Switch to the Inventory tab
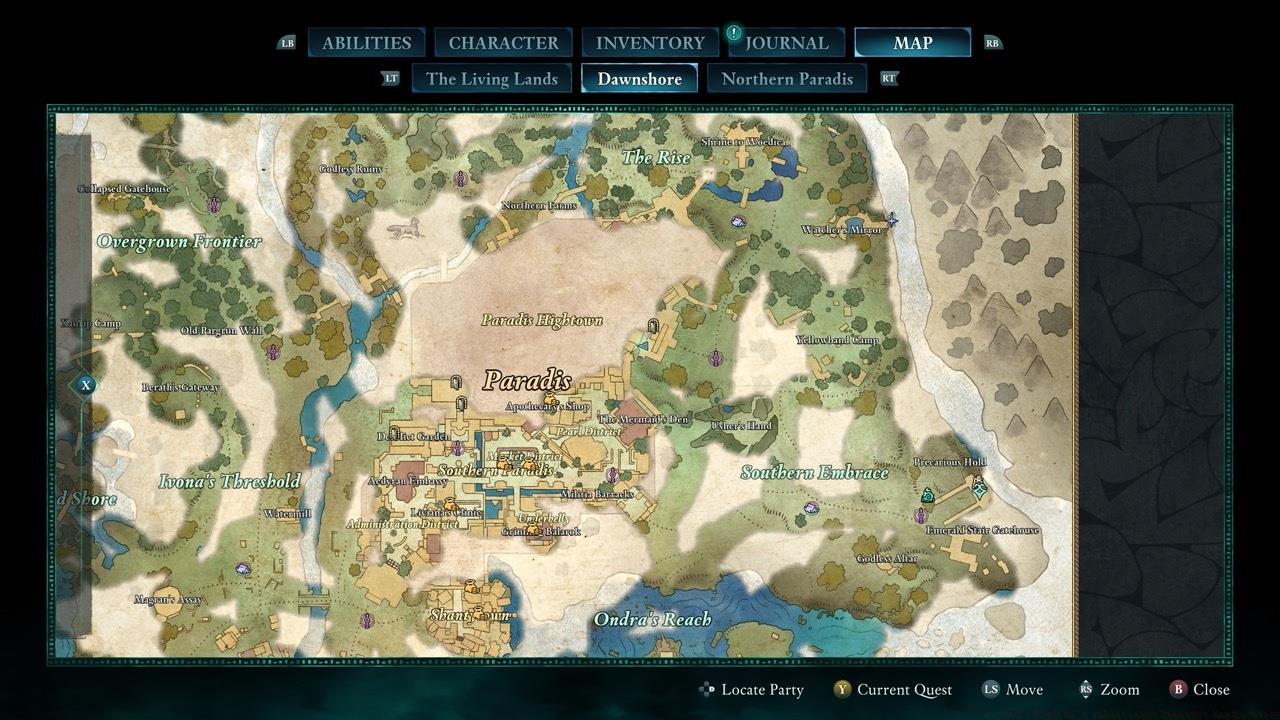The image size is (1280, 720). (x=649, y=42)
